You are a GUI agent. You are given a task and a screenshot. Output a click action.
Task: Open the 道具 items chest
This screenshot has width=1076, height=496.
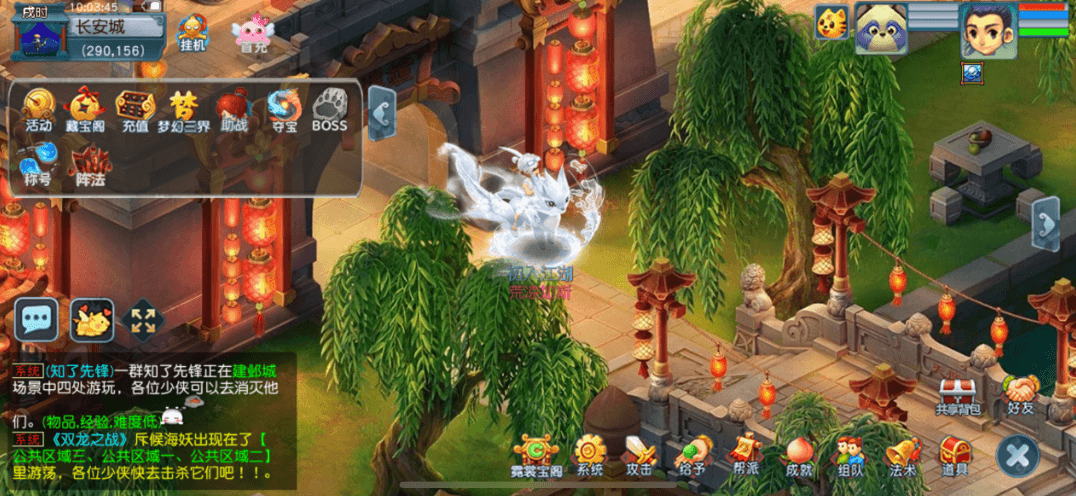click(x=955, y=457)
